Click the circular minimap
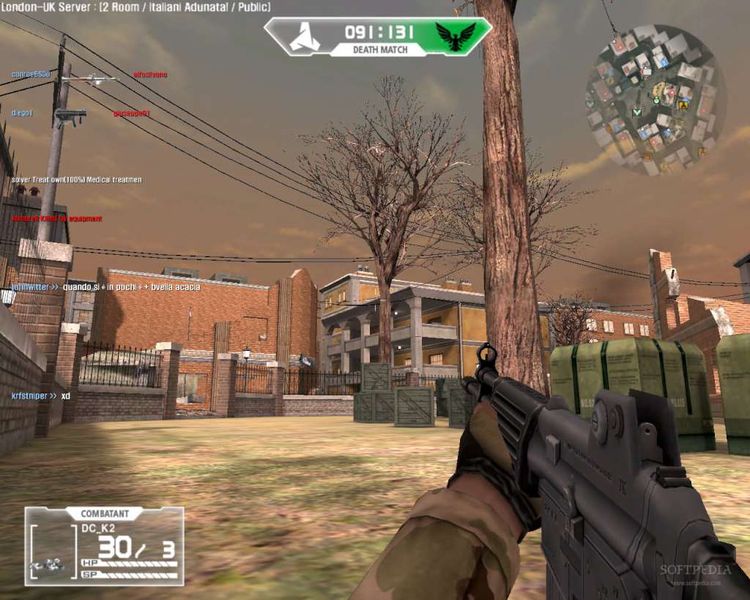Screen dimensions: 750x600 click(654, 100)
